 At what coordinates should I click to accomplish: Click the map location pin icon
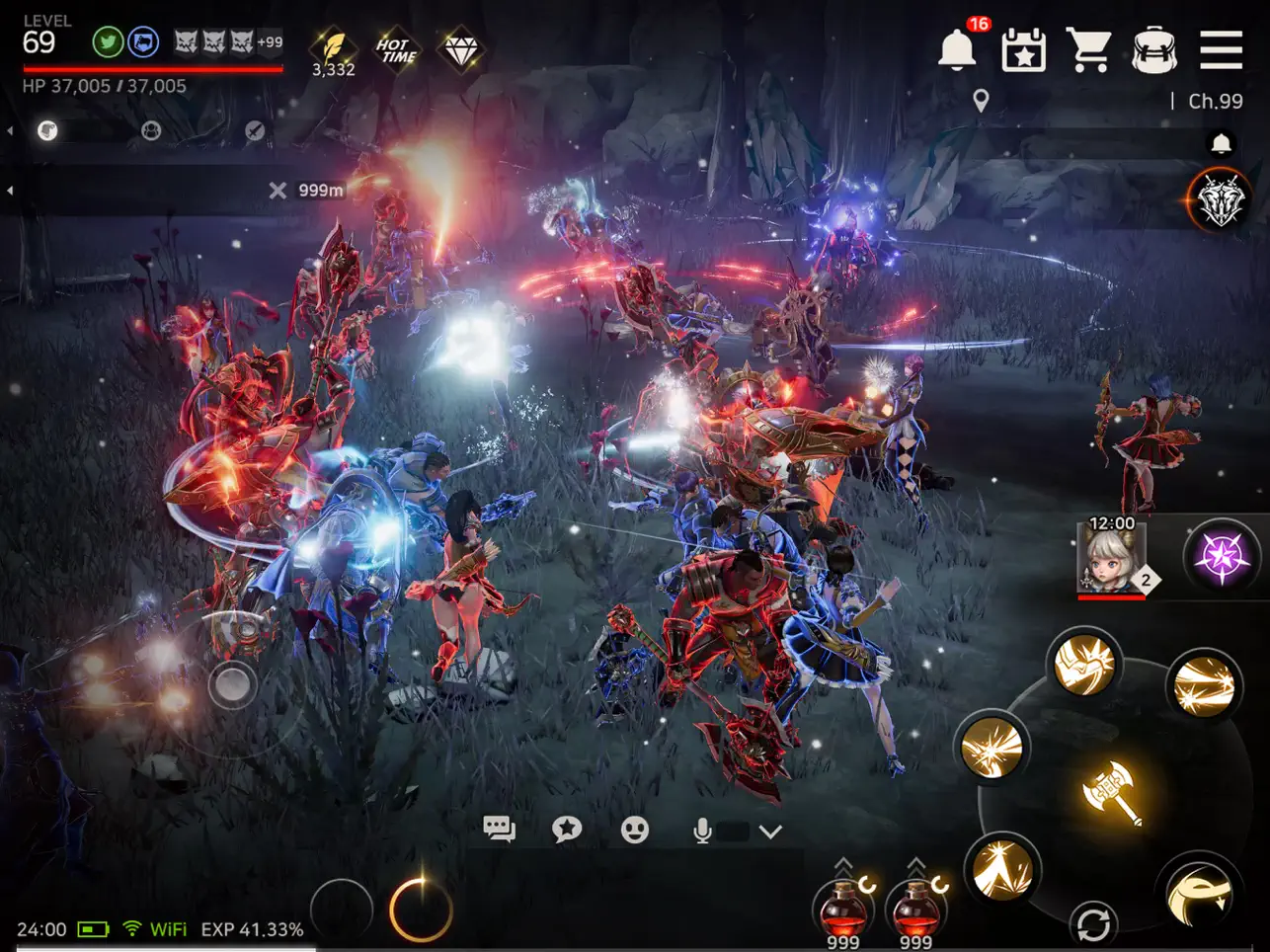(x=981, y=101)
